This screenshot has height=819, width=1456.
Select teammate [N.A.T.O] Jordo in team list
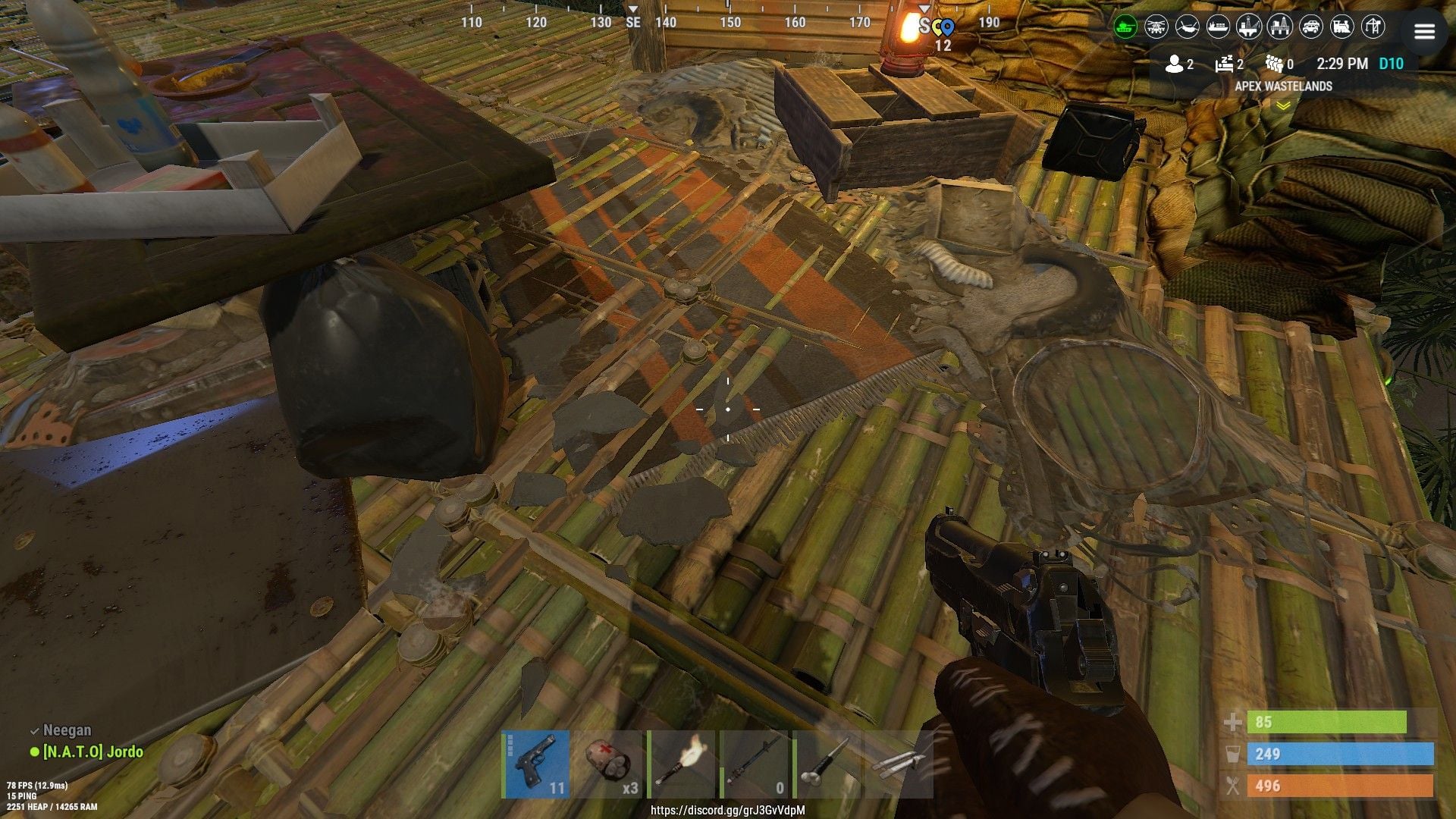pyautogui.click(x=93, y=752)
